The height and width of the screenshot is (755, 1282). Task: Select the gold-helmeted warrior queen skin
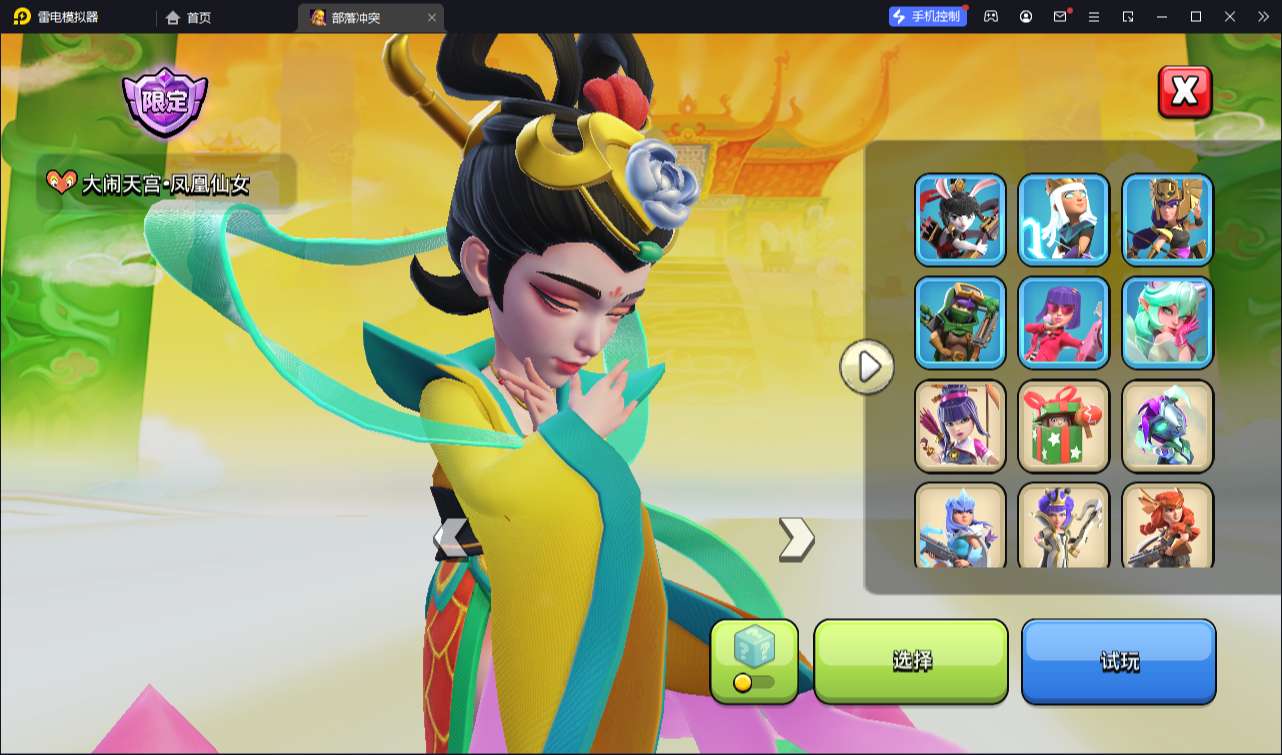[1167, 219]
